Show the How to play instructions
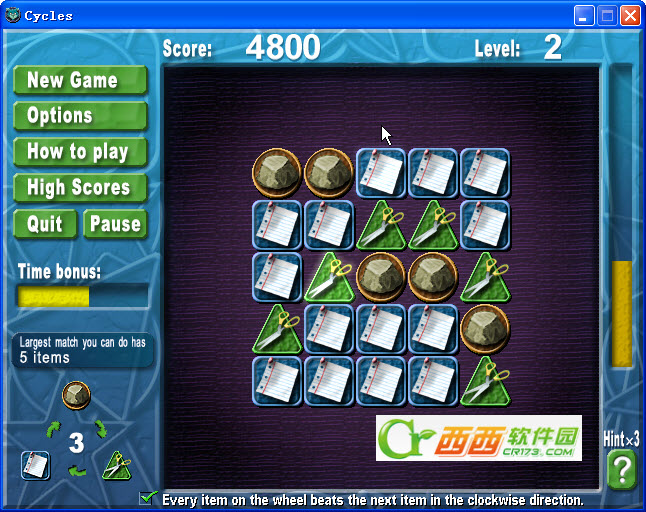The height and width of the screenshot is (512, 646). 80,152
